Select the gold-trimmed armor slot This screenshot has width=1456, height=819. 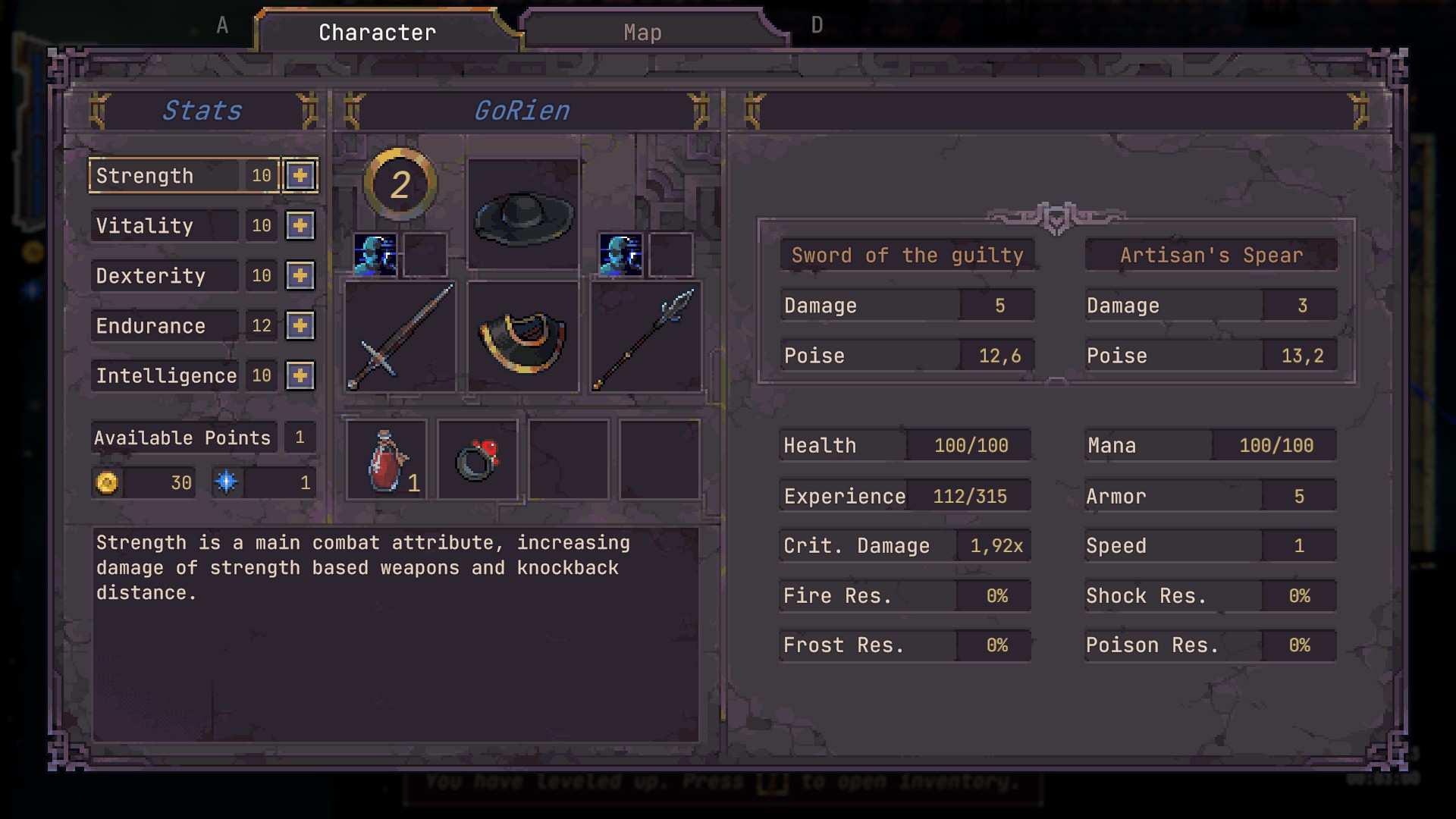(523, 337)
